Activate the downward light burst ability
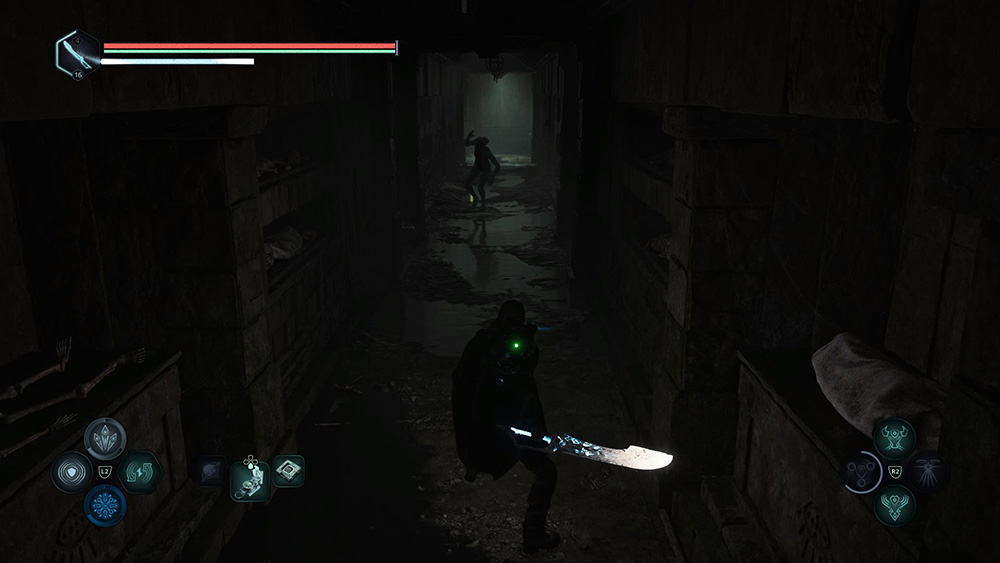This screenshot has width=1000, height=563. tap(927, 471)
